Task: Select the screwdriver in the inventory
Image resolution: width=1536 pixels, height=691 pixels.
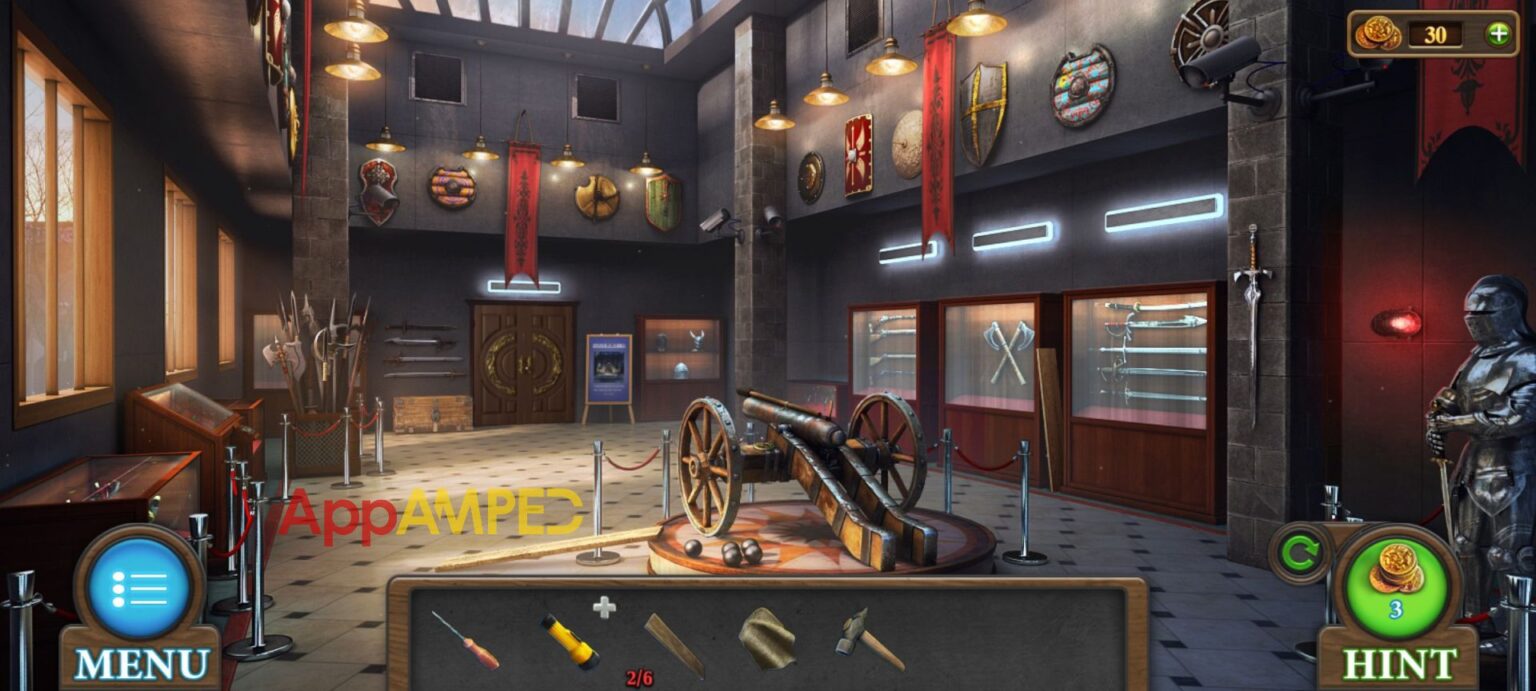Action: [x=465, y=640]
